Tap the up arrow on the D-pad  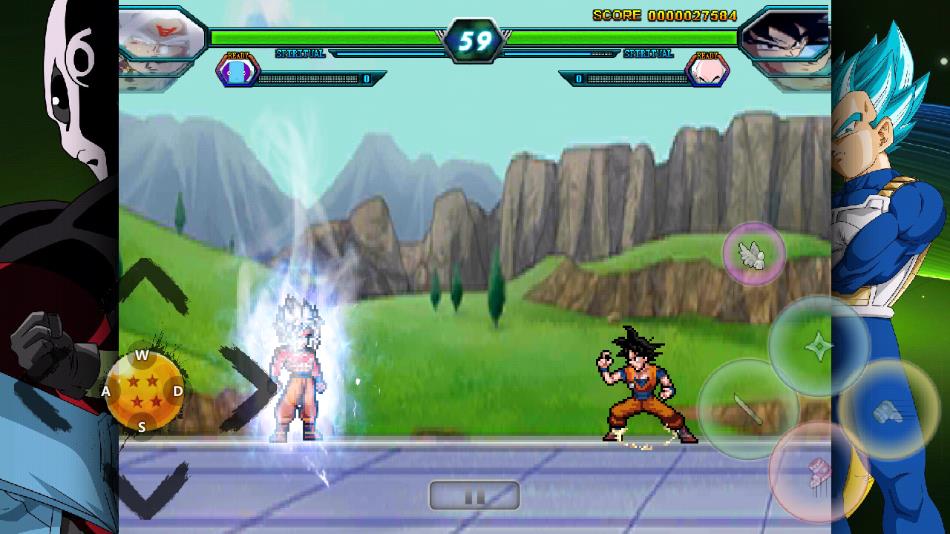(151, 284)
